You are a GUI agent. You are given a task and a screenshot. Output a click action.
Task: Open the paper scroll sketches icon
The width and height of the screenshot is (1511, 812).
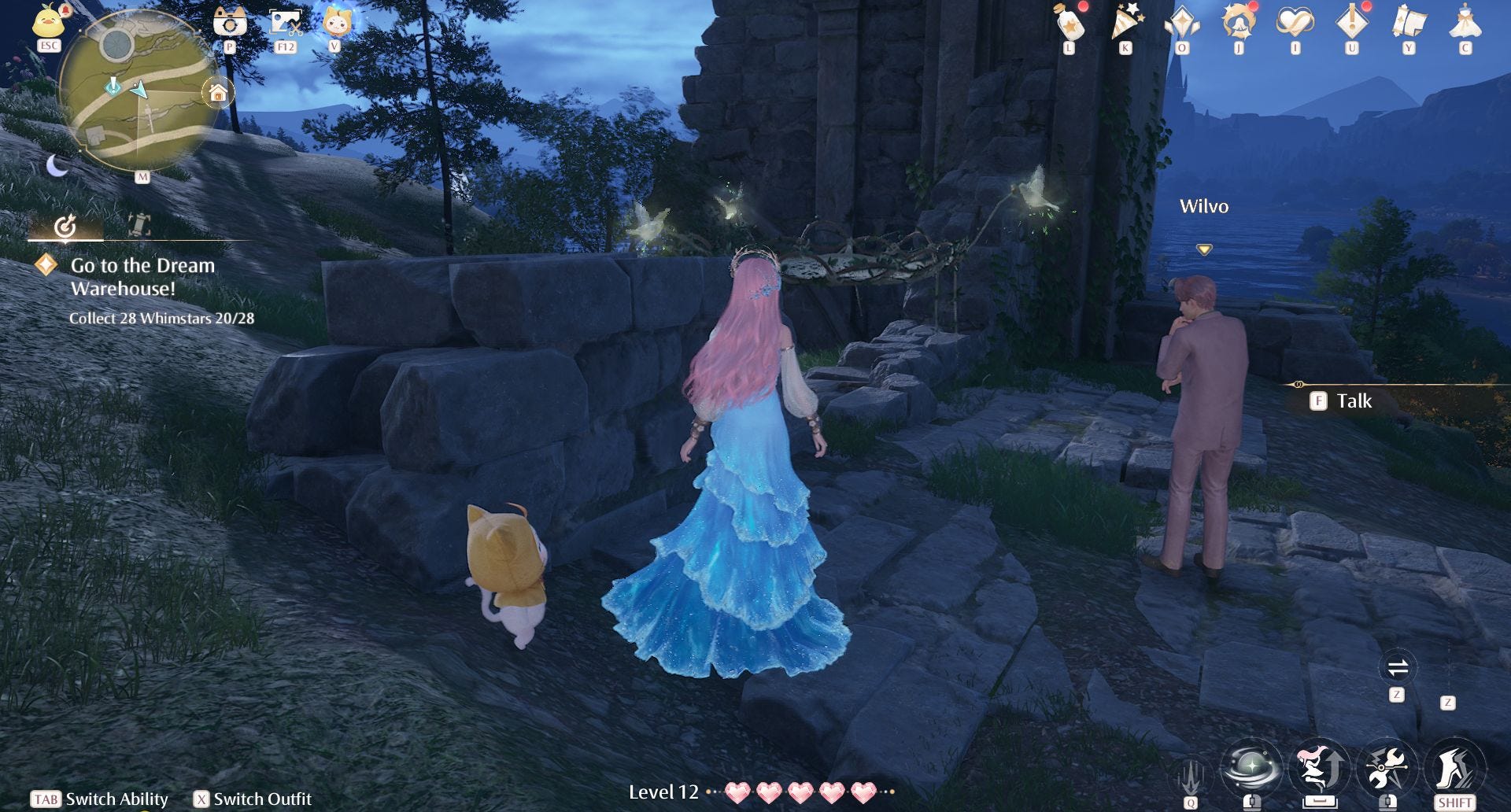pos(1408,23)
